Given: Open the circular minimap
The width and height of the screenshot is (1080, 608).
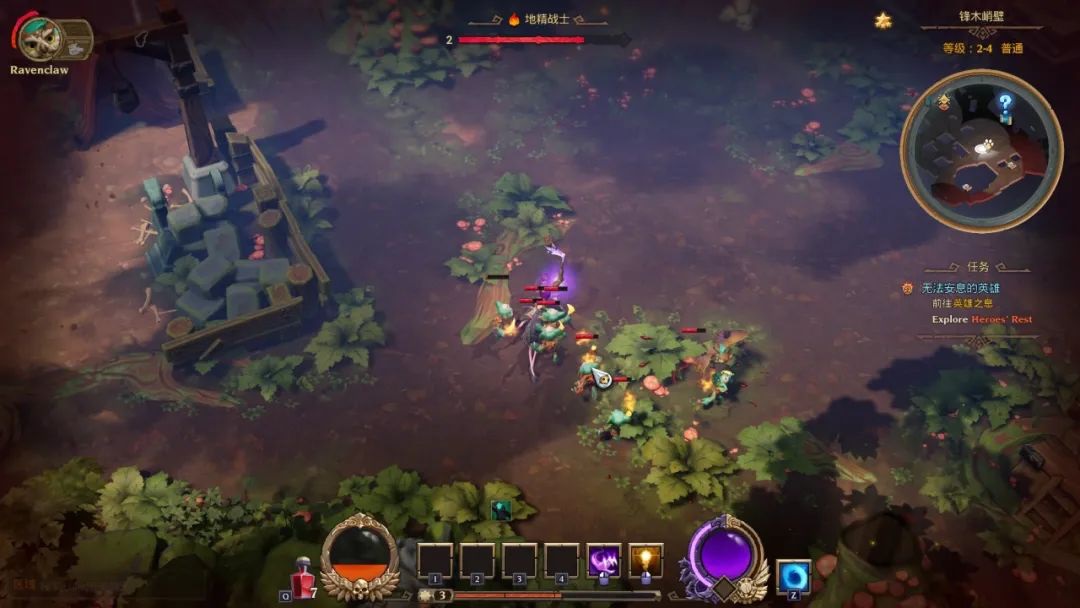Looking at the screenshot, I should tap(980, 150).
